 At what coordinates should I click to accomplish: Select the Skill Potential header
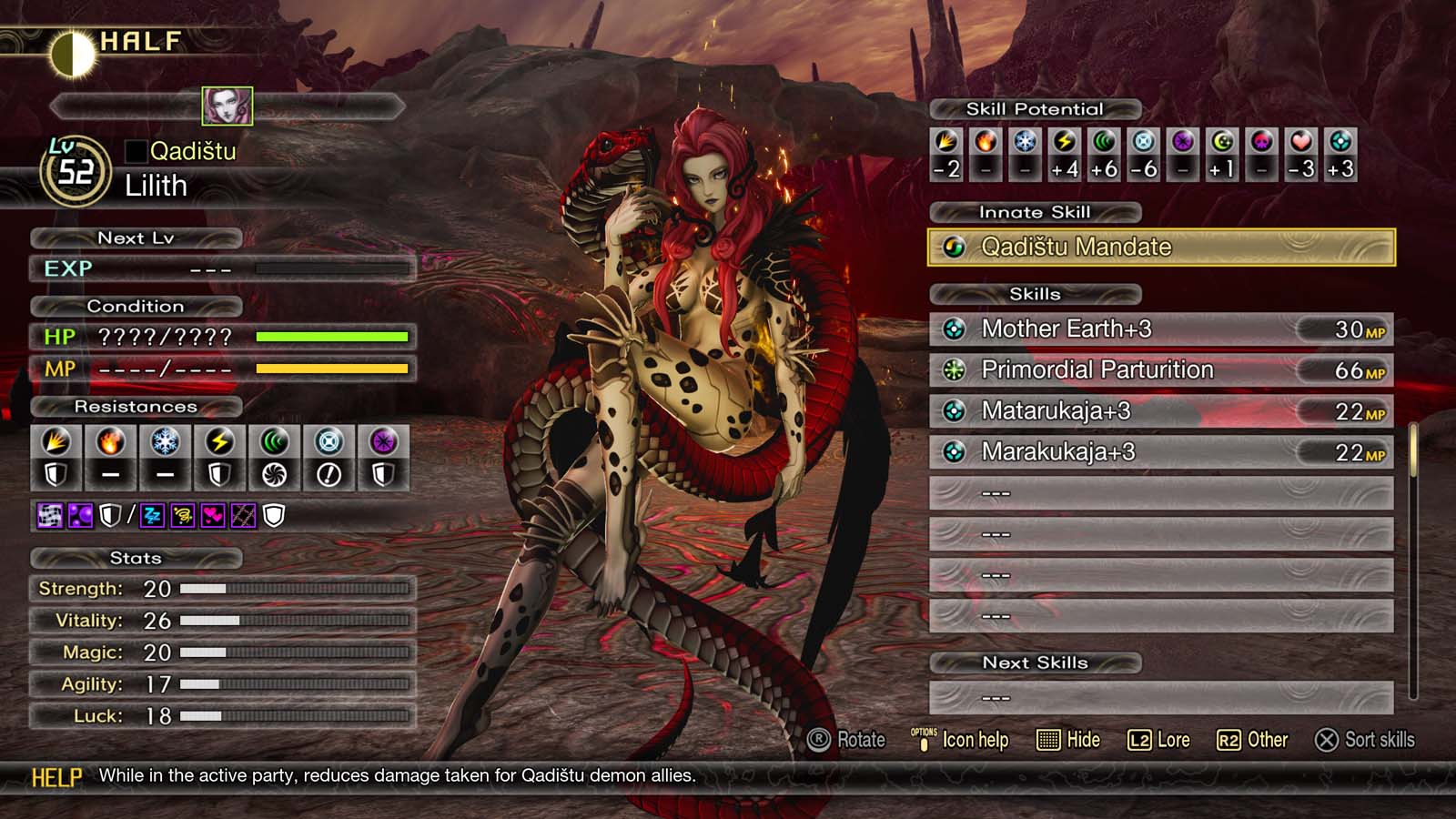1034,108
